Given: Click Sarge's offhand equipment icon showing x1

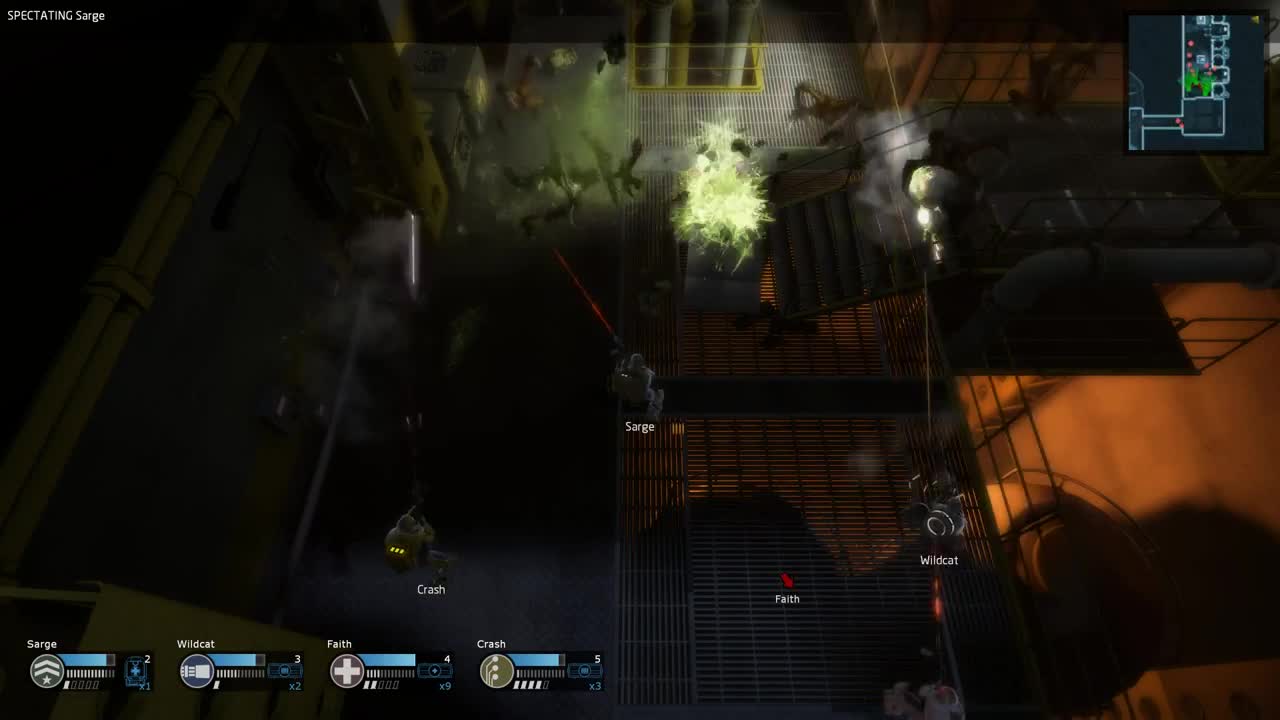Looking at the screenshot, I should 134,669.
